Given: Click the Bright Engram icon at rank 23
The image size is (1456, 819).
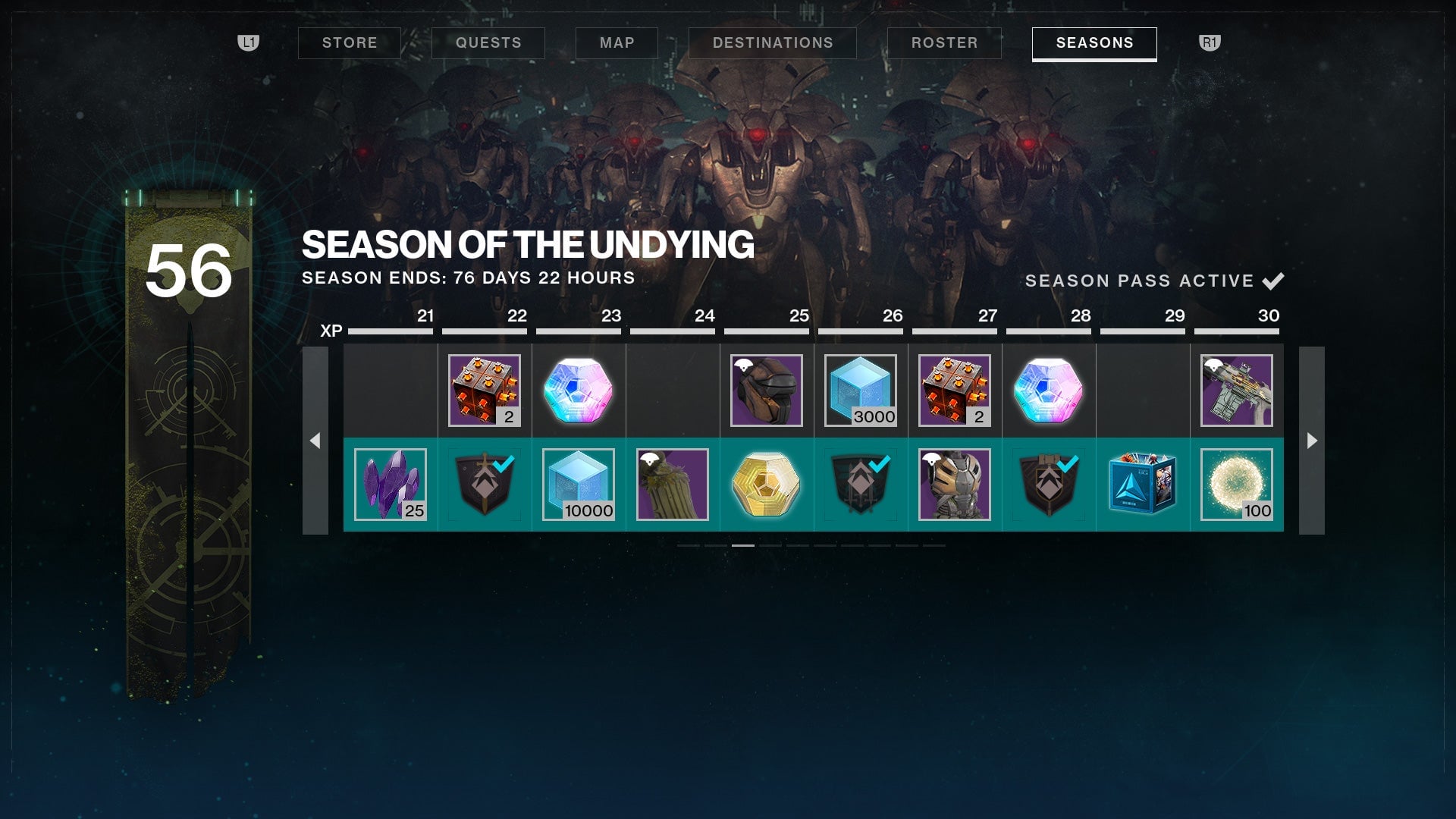Looking at the screenshot, I should coord(579,391).
